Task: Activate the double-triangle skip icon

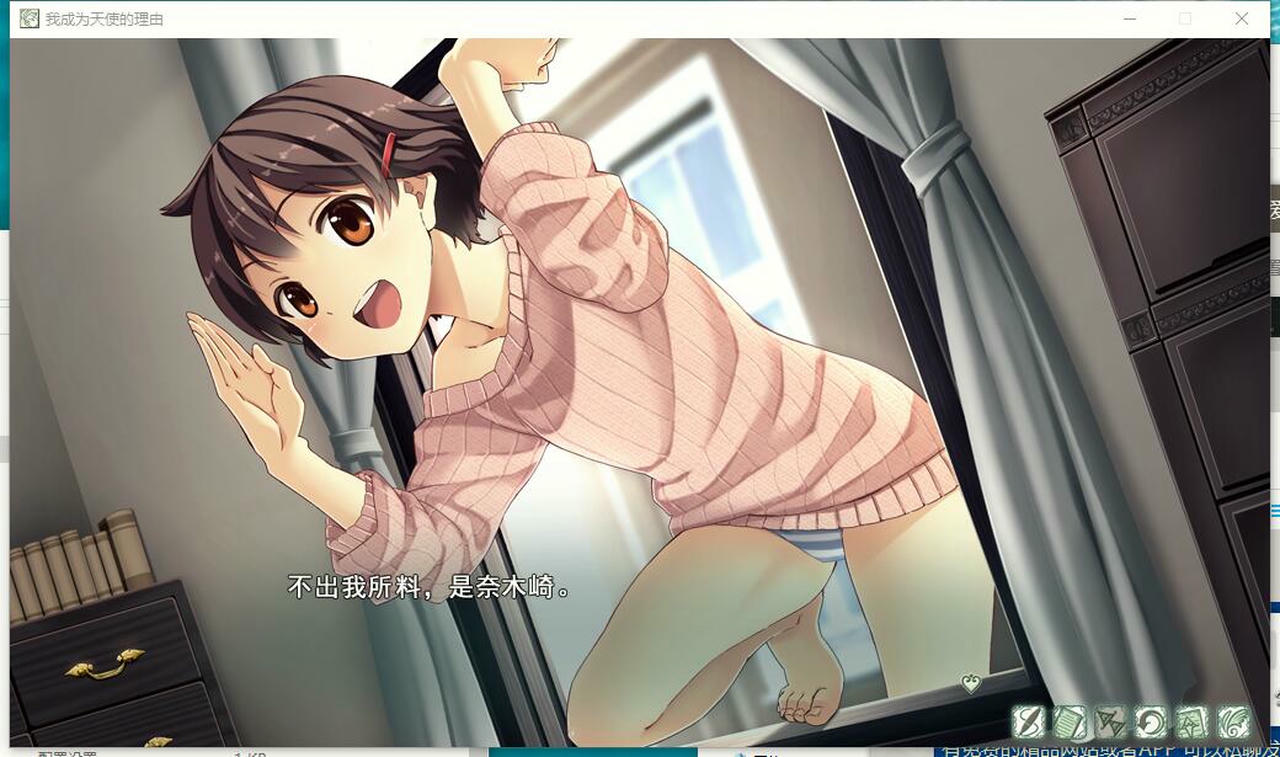Action: point(1111,721)
